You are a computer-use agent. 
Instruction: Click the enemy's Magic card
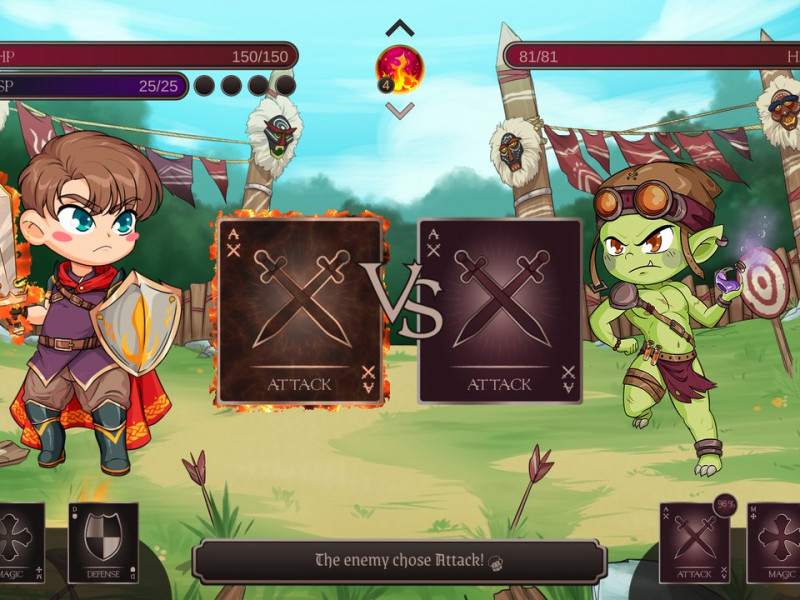[x=775, y=542]
